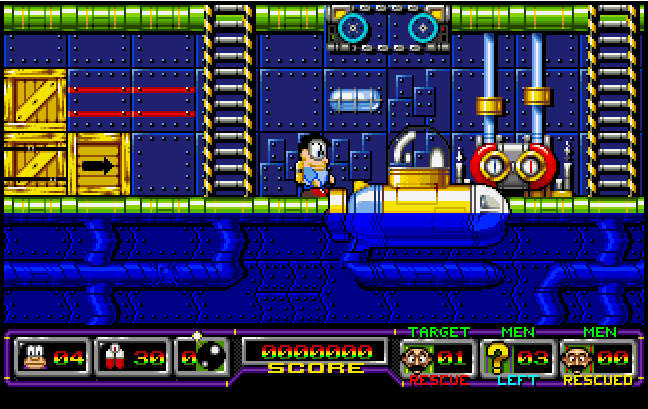Select the black bomb icon
This screenshot has height=409, width=648.
[x=208, y=357]
